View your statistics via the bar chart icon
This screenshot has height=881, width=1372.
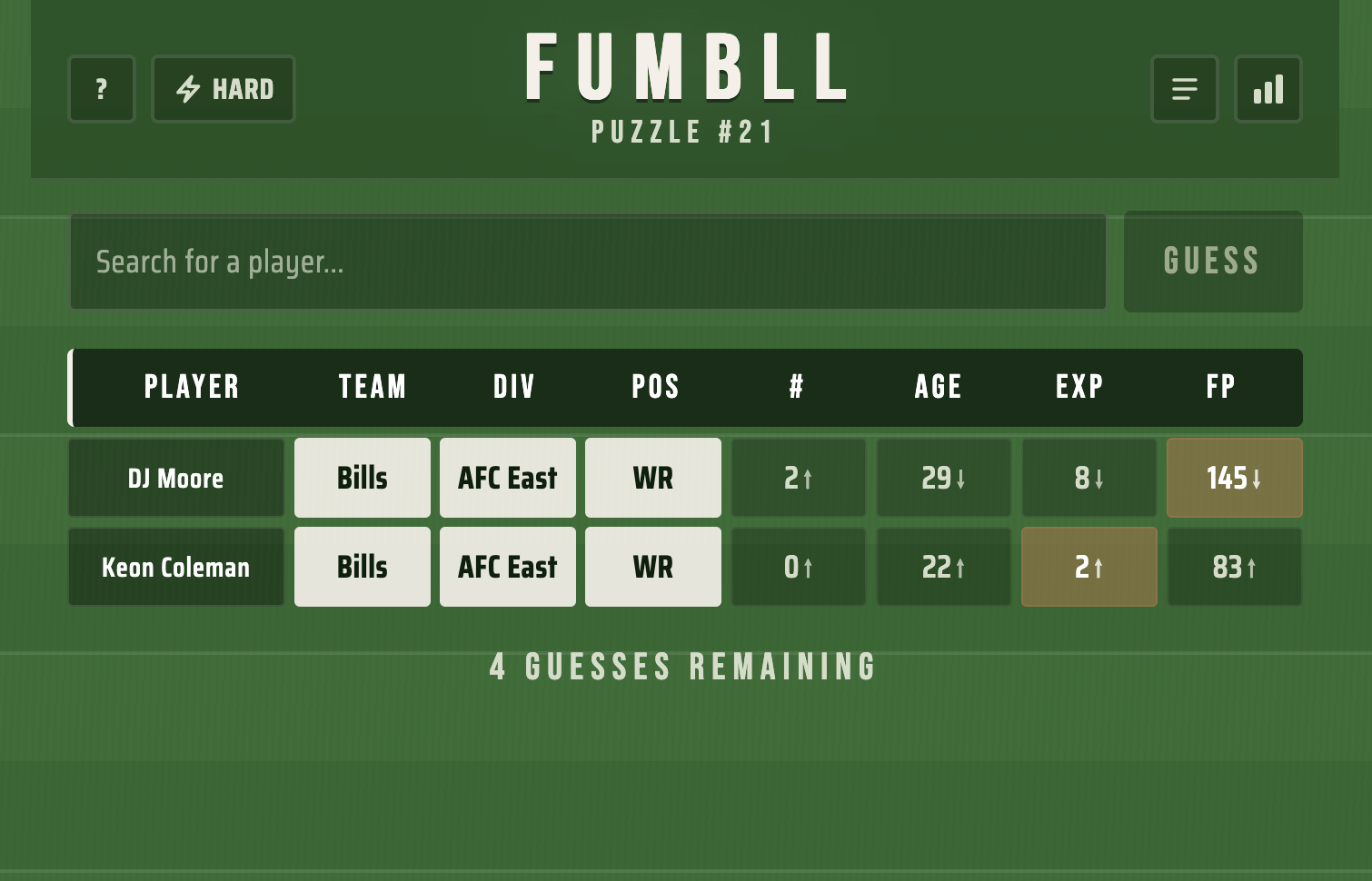1268,89
